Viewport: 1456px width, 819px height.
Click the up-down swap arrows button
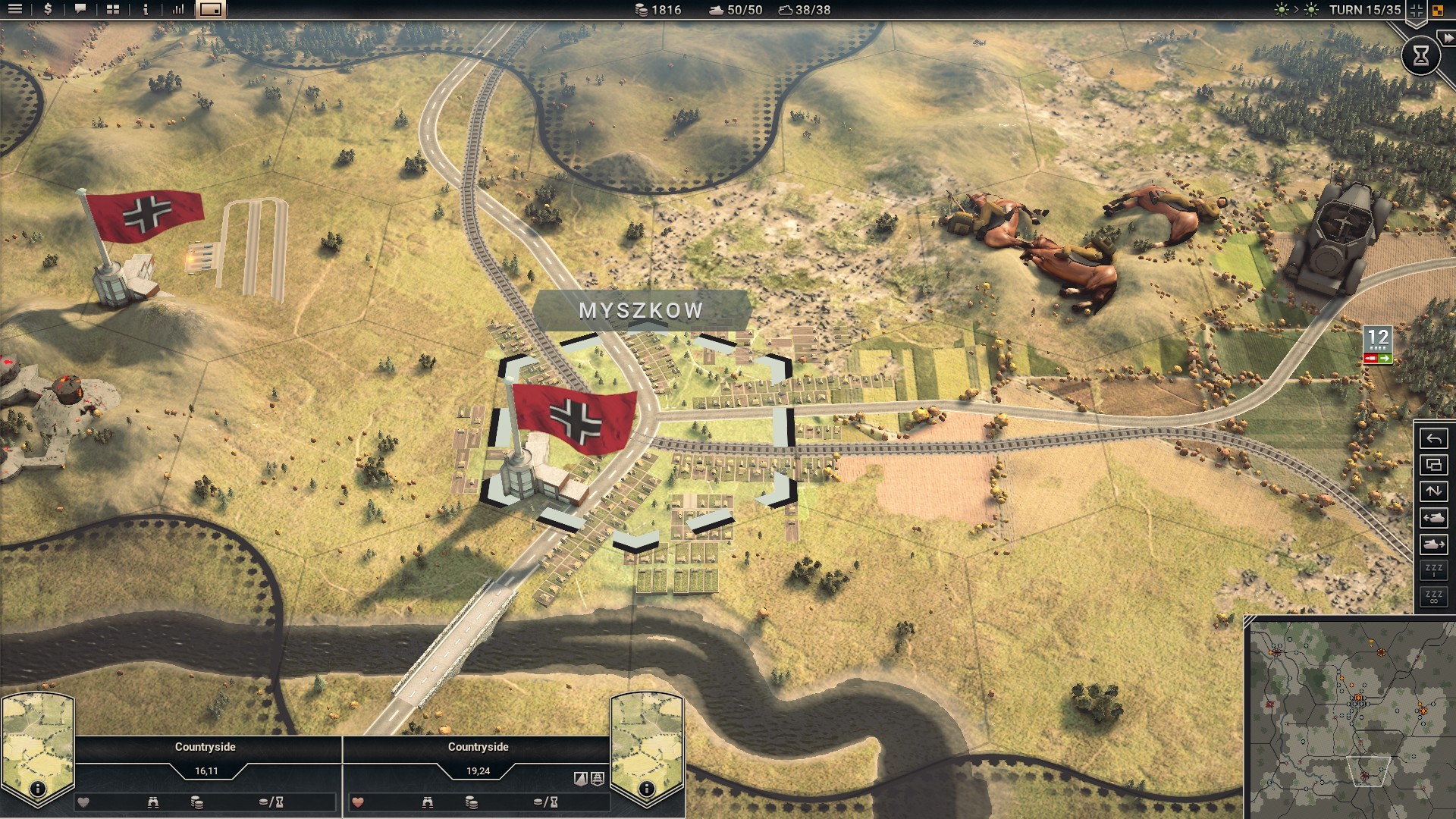[x=1433, y=491]
